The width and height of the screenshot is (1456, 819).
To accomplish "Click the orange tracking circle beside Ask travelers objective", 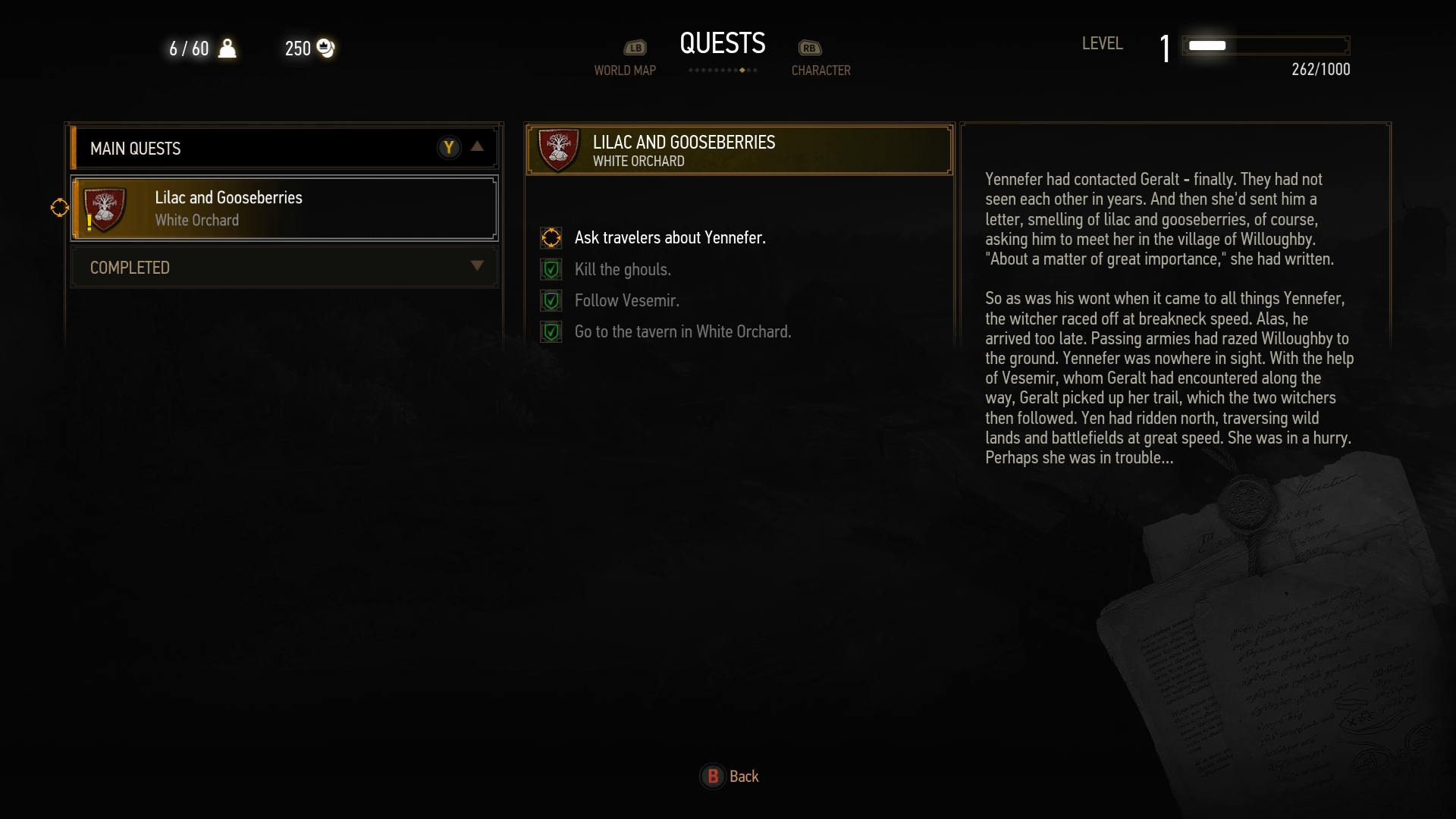I will click(x=551, y=237).
